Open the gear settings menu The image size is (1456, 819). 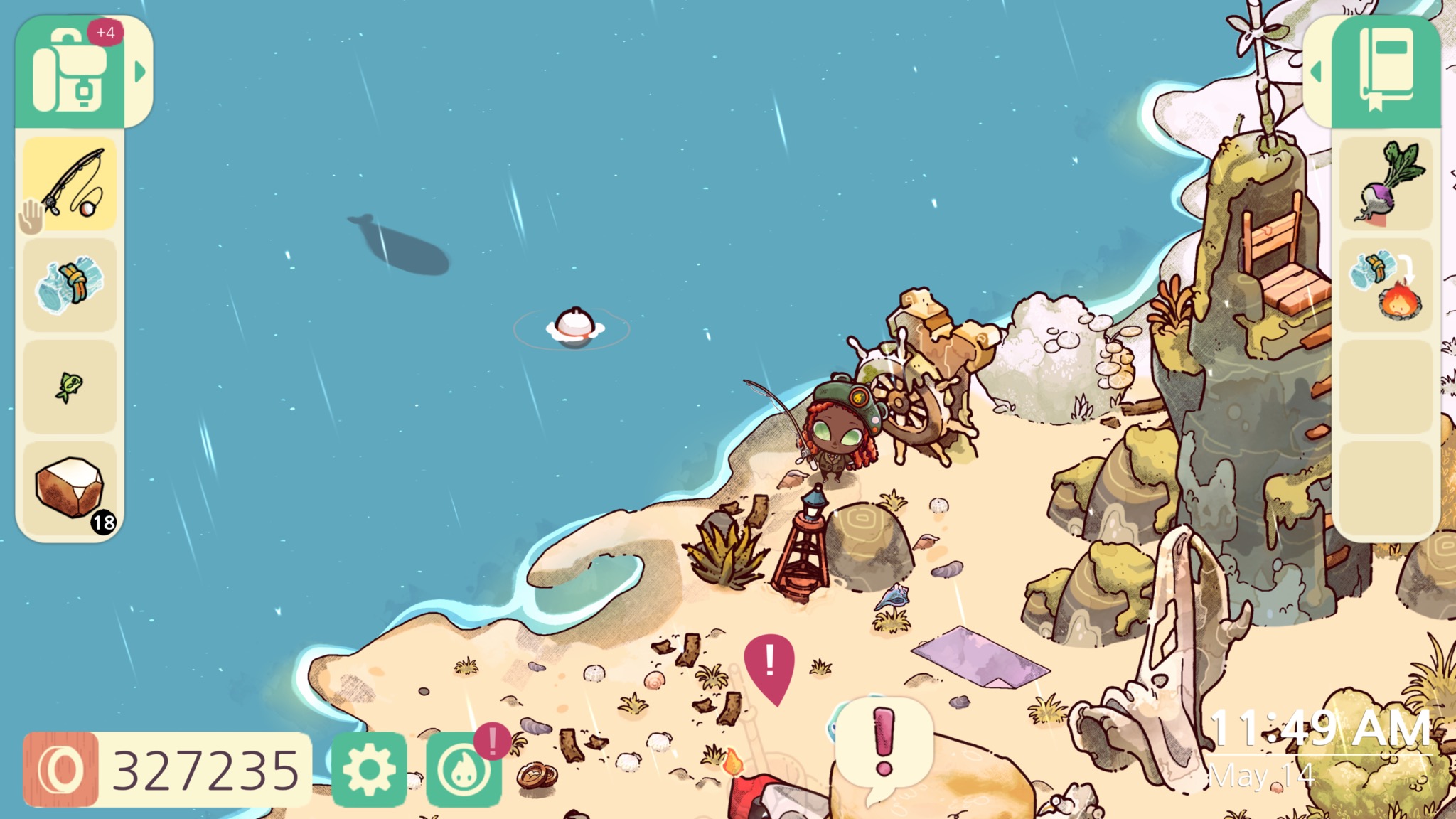tap(369, 769)
